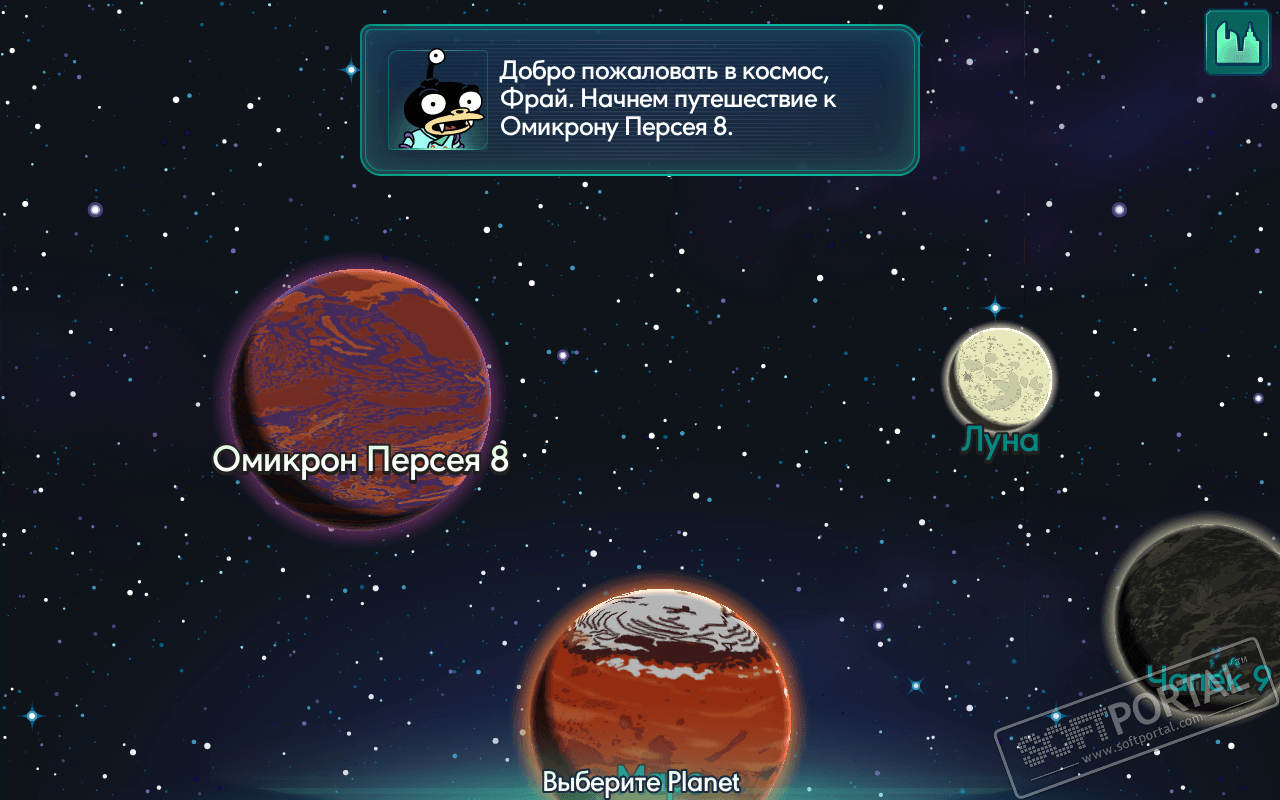Tap Nibbler's welcome dialogue box

[x=639, y=100]
